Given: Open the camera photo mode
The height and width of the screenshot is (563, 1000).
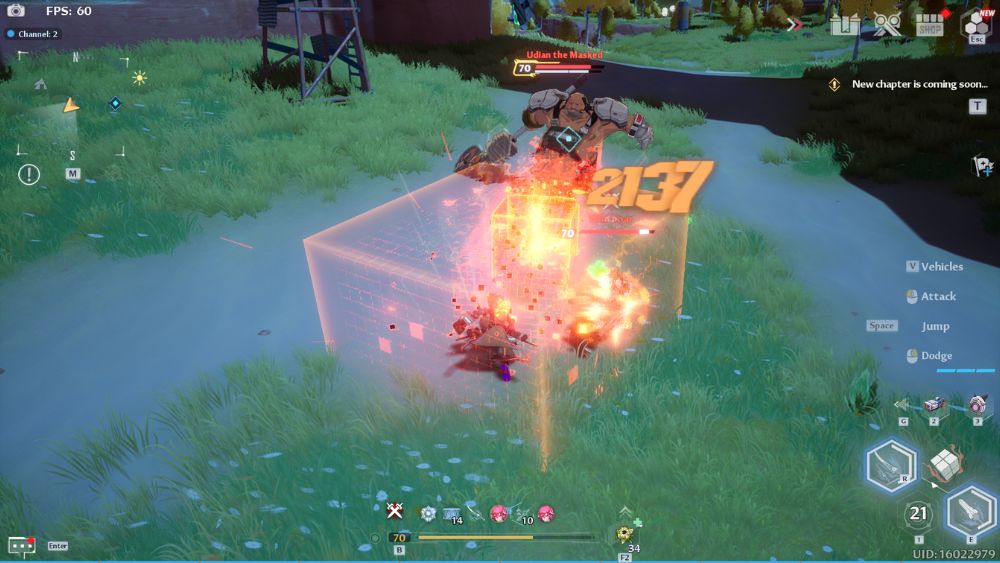Looking at the screenshot, I should [x=16, y=11].
